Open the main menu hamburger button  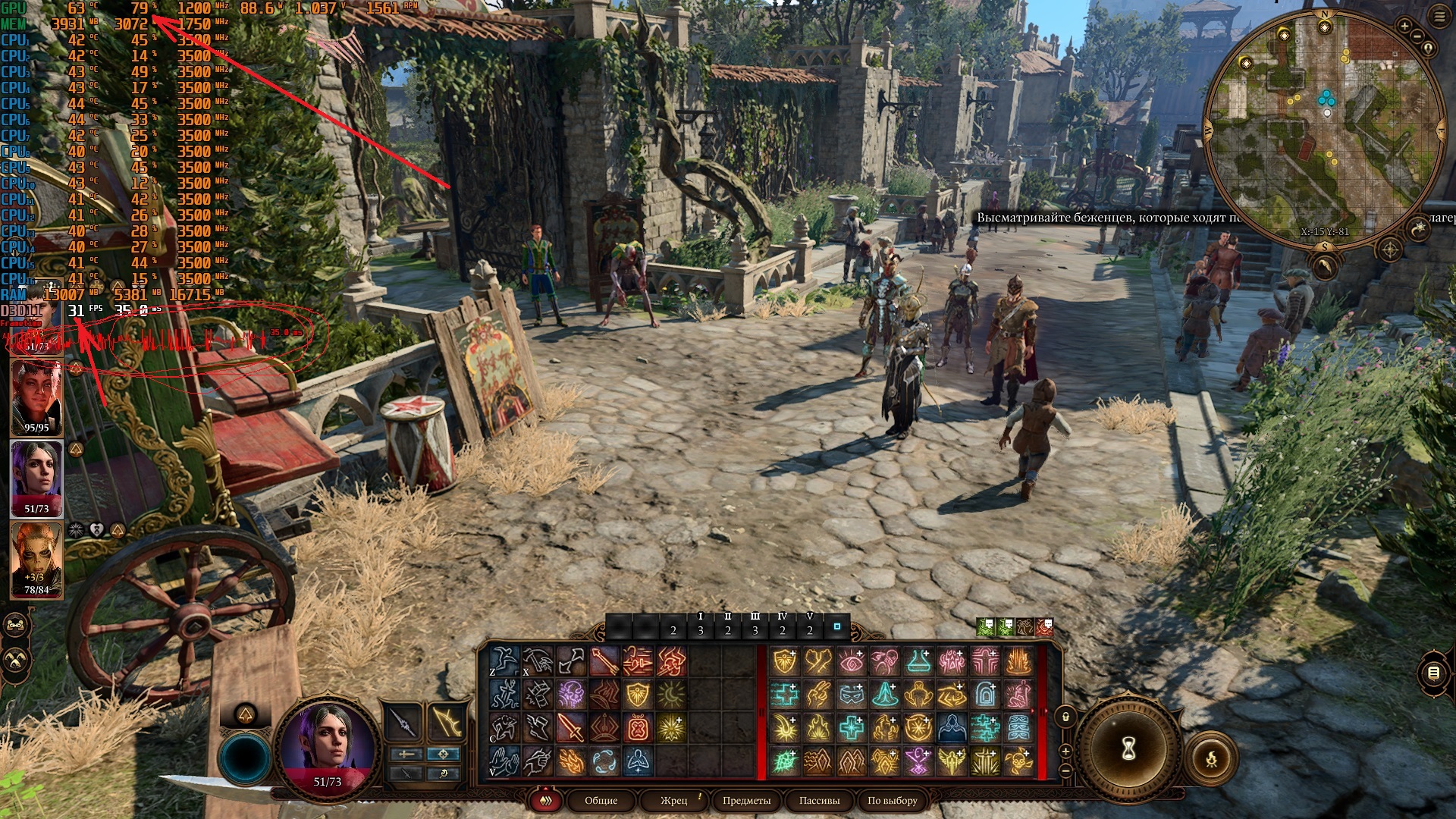1439,18
